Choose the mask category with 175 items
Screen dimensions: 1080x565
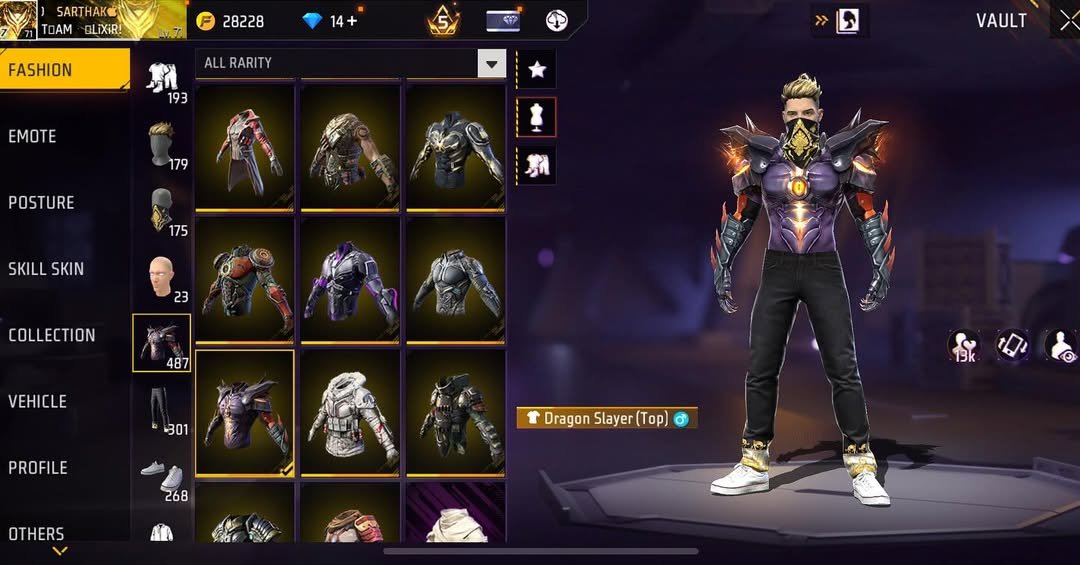coord(161,212)
